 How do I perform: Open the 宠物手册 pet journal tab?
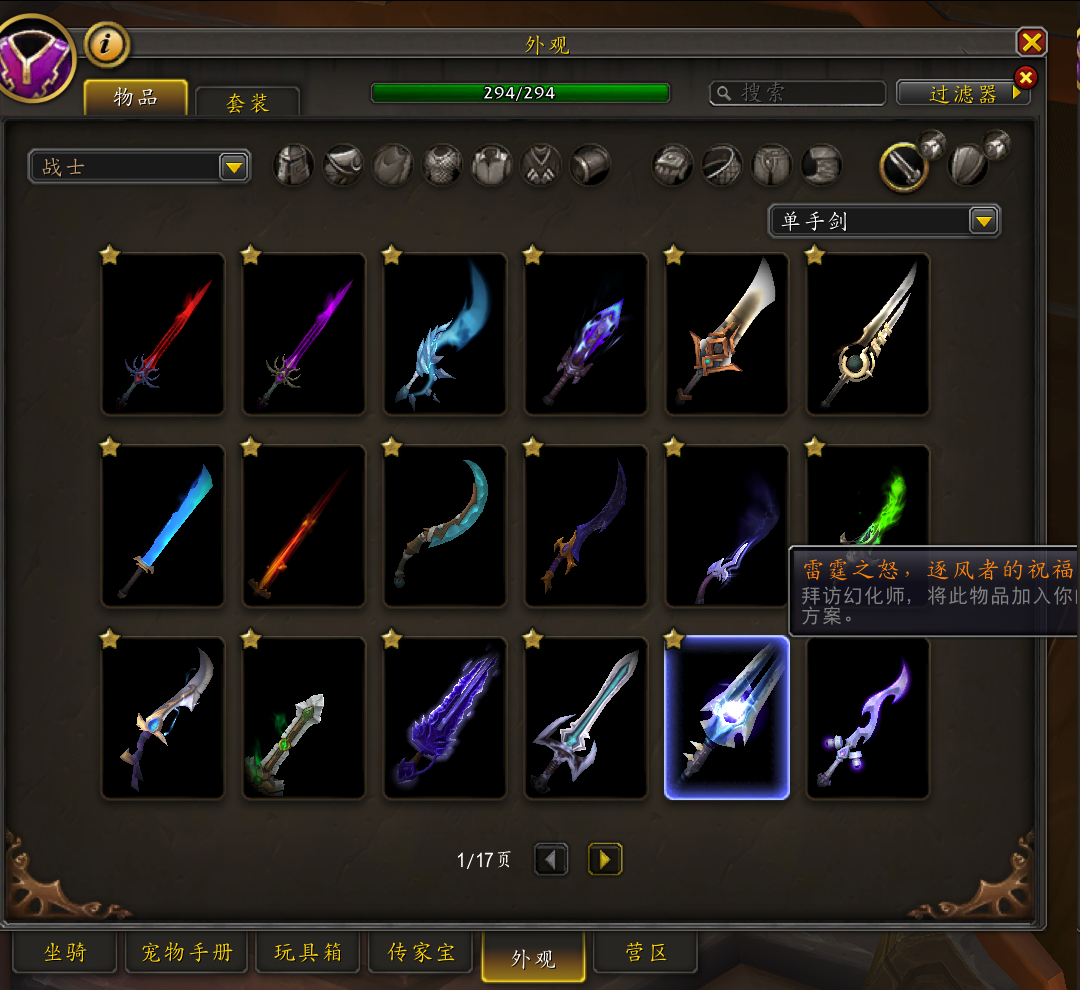(x=187, y=954)
